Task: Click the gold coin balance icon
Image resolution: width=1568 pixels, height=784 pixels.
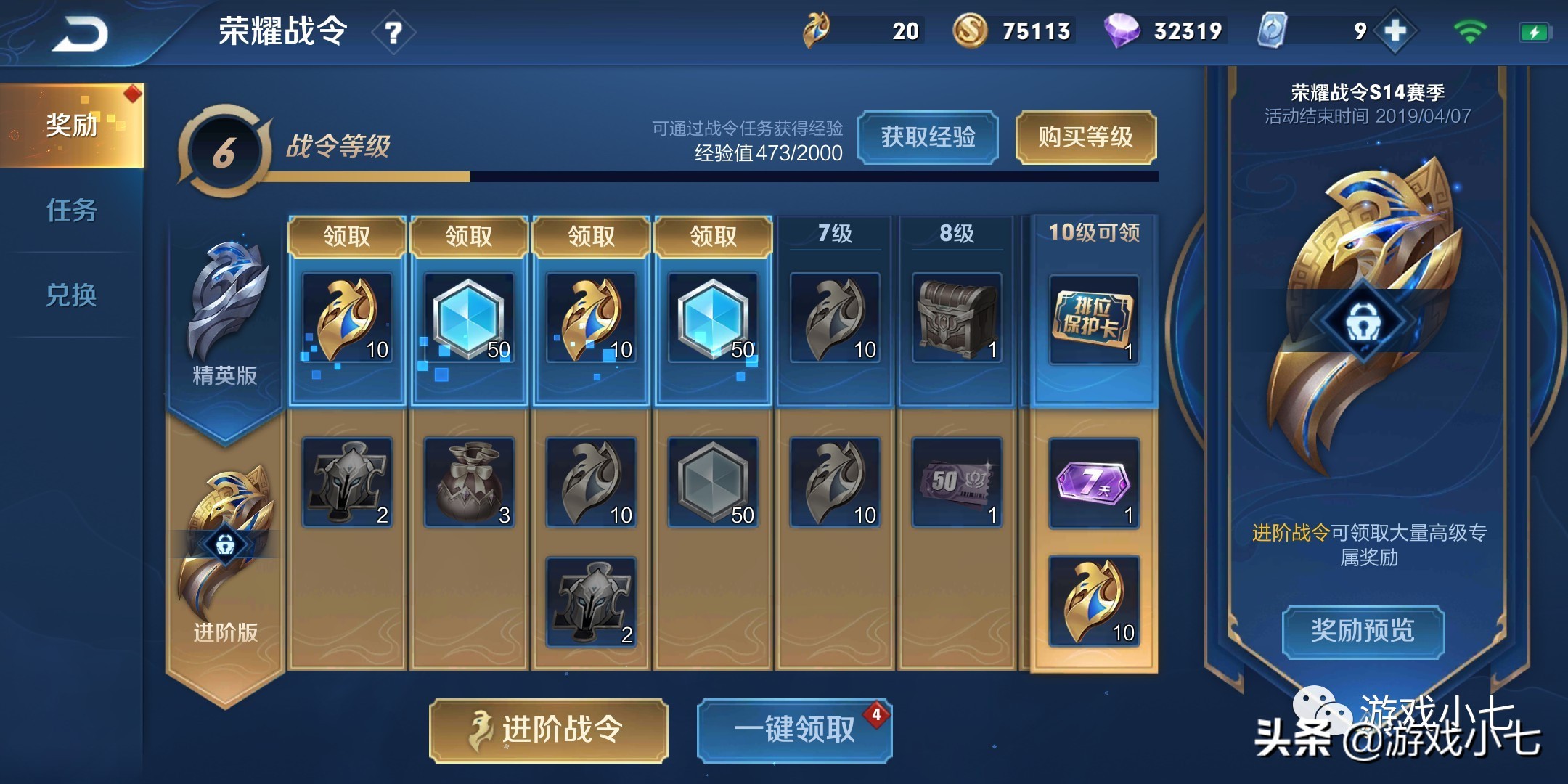Action: pyautogui.click(x=972, y=30)
